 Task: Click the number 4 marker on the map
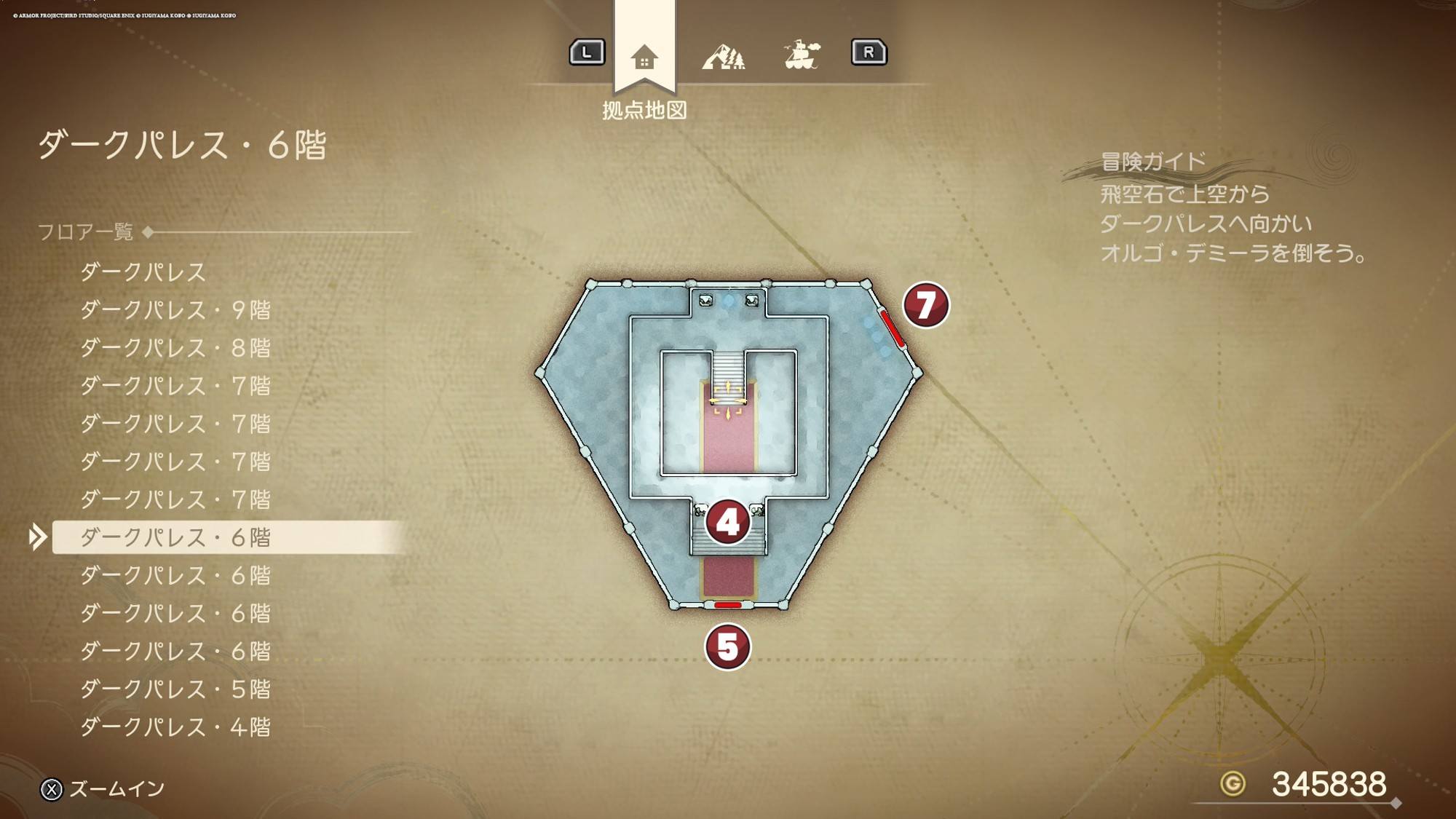click(x=727, y=522)
